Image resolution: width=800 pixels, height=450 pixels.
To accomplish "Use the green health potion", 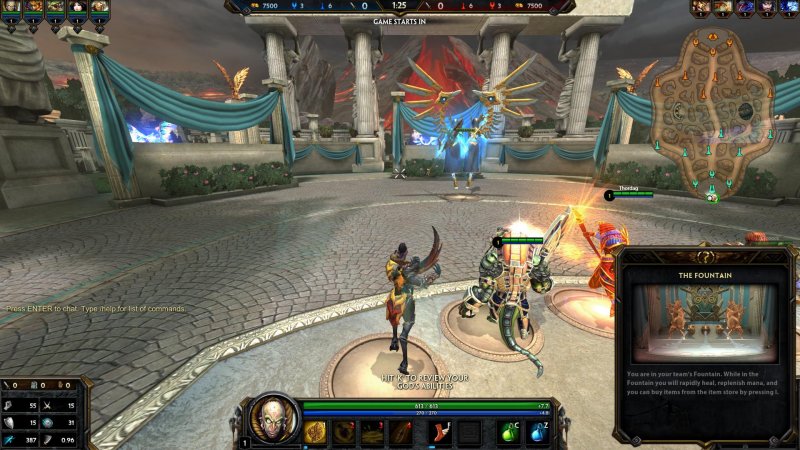I will [x=509, y=432].
